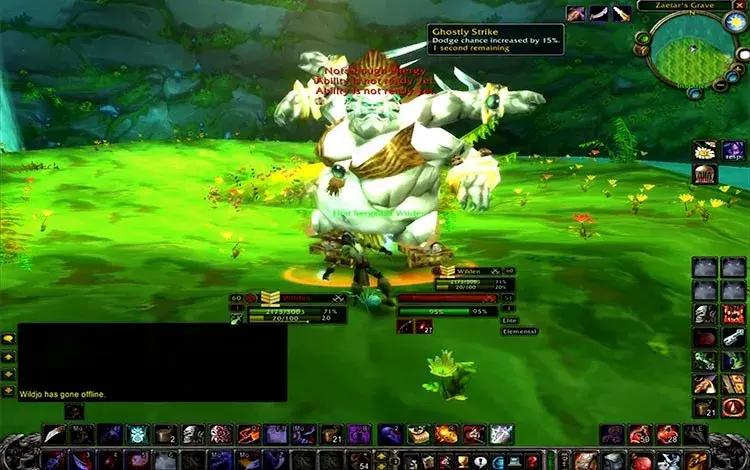Click the white daisy flower icon

click(x=705, y=151)
